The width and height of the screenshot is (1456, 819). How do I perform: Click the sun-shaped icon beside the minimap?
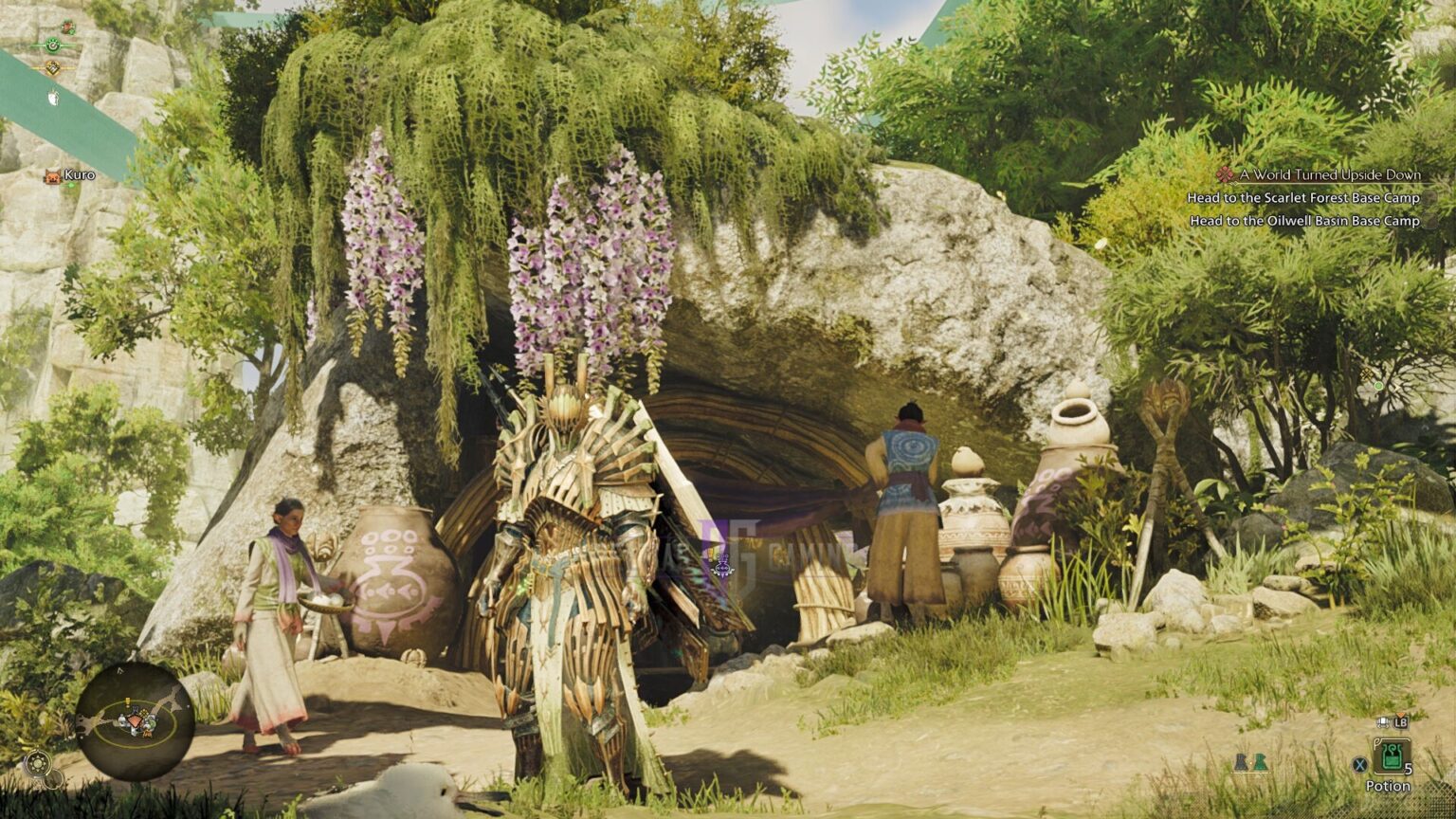tap(38, 763)
